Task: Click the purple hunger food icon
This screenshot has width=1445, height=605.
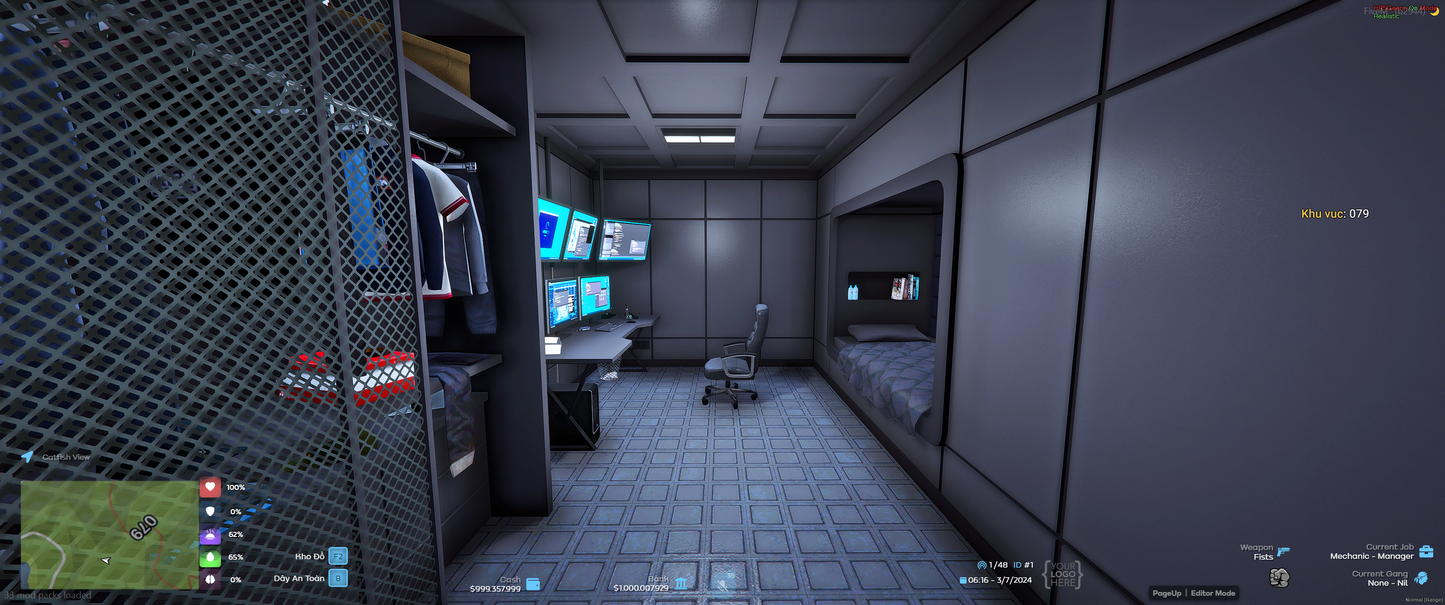Action: click(210, 534)
